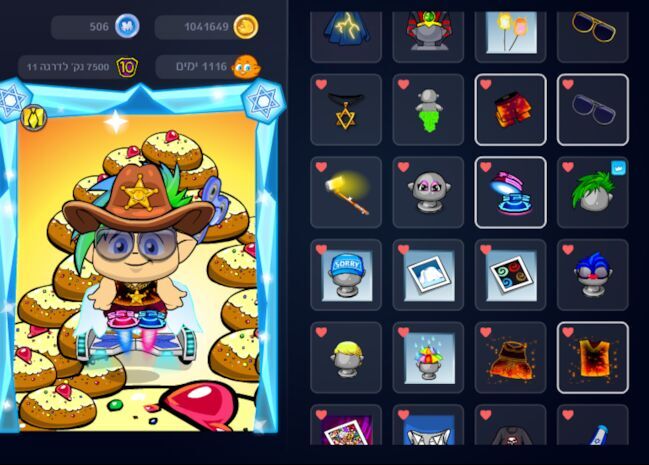The height and width of the screenshot is (465, 649).
Task: Click the gold coin balance 1041649
Action: [207, 27]
